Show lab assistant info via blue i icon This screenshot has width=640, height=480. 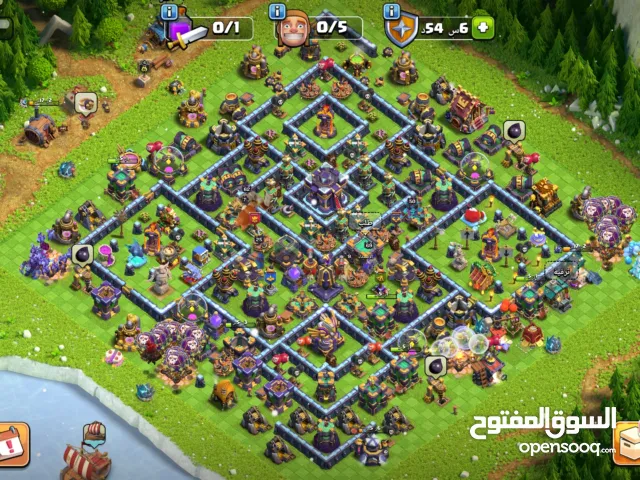[169, 11]
